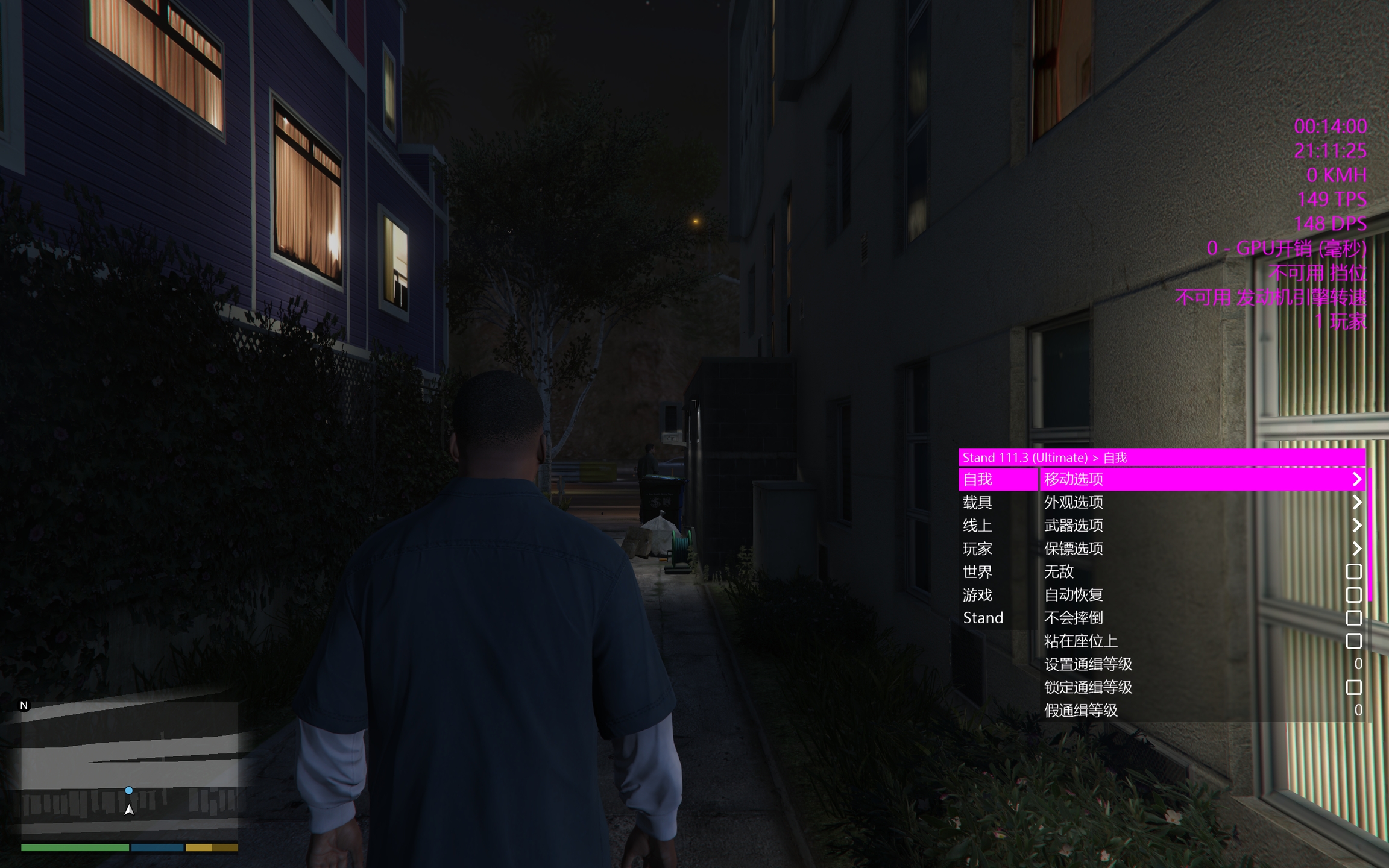Switch to the 线上 tab
The width and height of the screenshot is (1389, 868).
pos(978,526)
